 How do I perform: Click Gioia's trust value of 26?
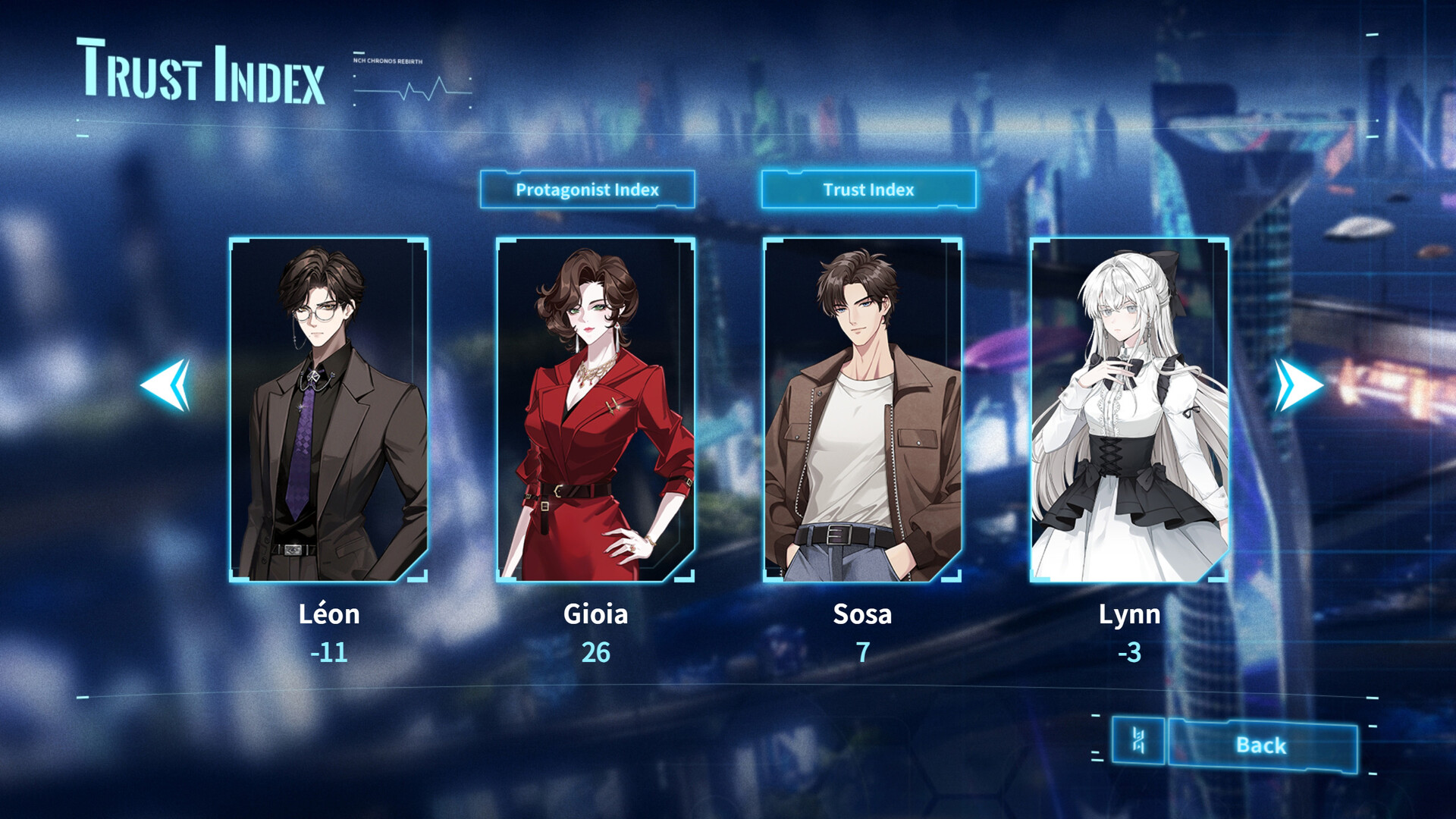[x=596, y=652]
